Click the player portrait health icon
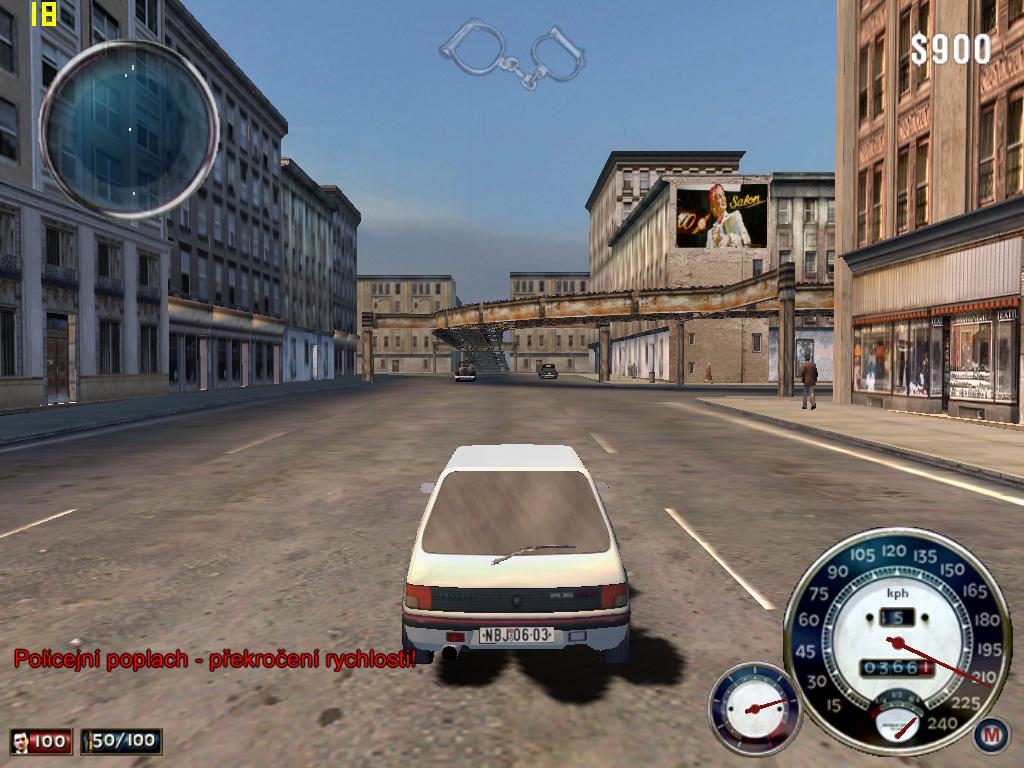 20,741
